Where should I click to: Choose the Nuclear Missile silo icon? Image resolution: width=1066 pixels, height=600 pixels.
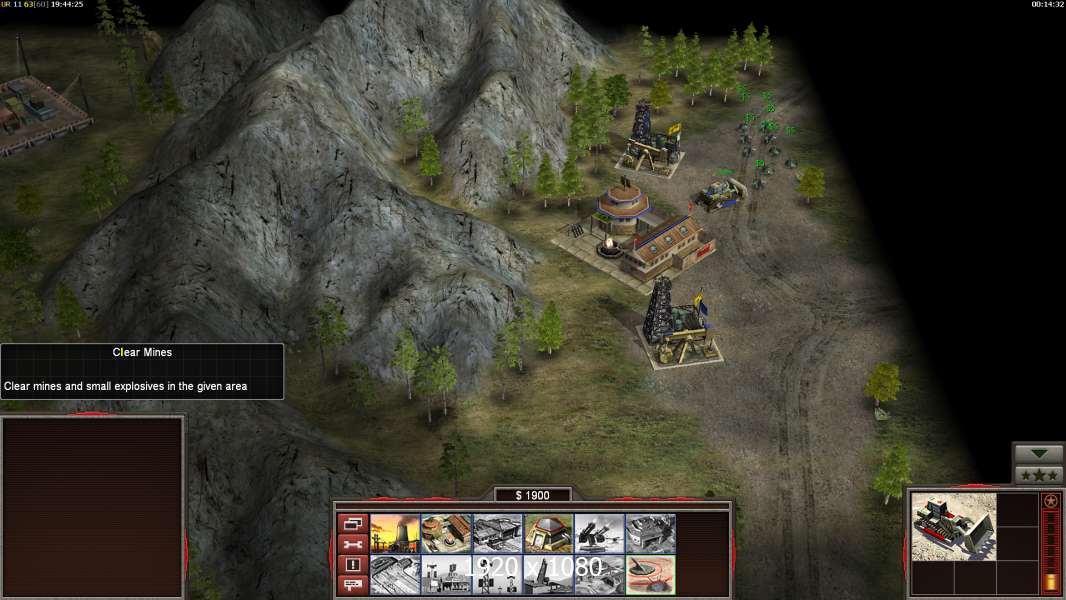pos(548,575)
